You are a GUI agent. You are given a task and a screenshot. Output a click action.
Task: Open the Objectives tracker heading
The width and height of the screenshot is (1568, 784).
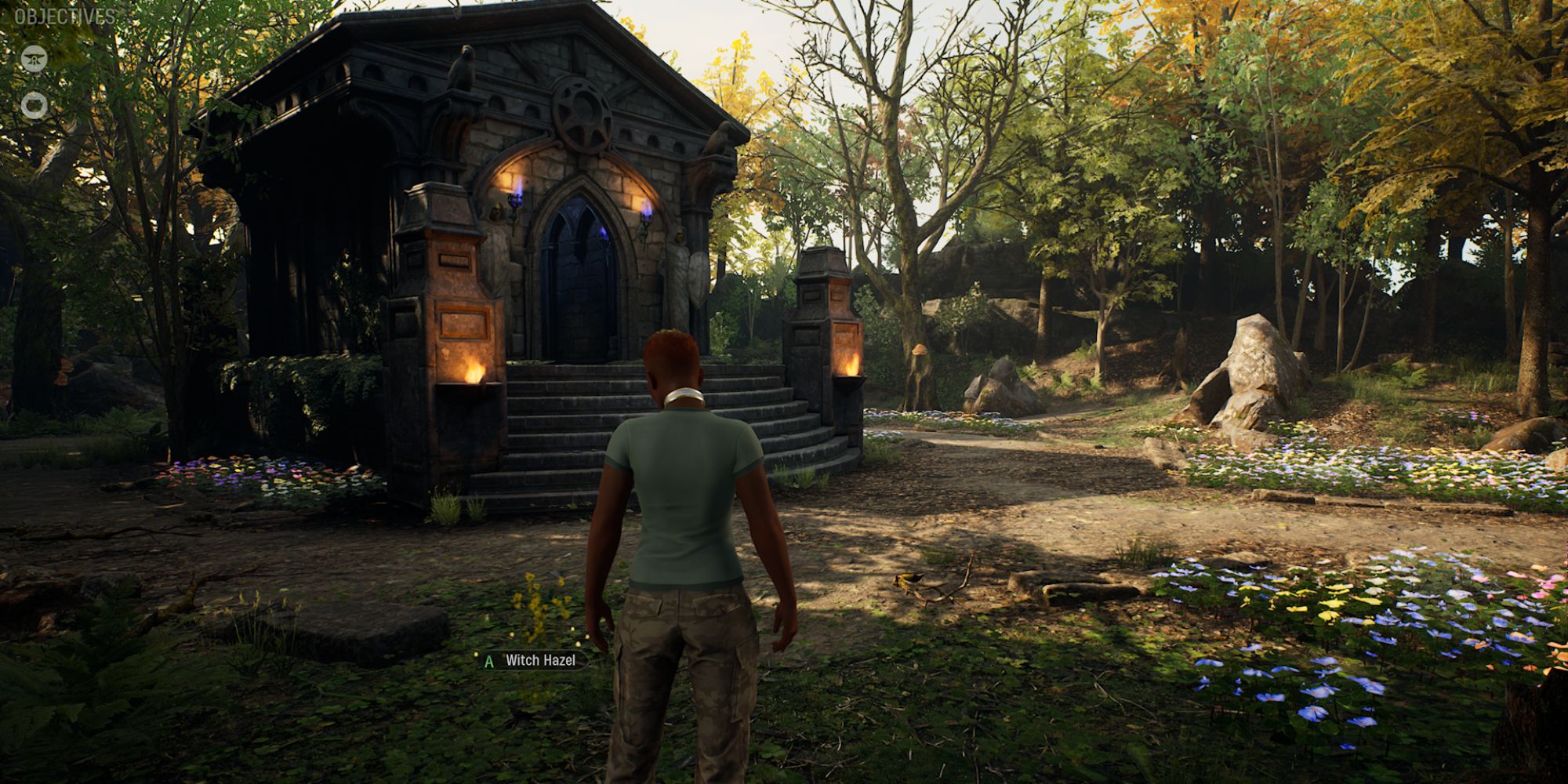[x=65, y=16]
